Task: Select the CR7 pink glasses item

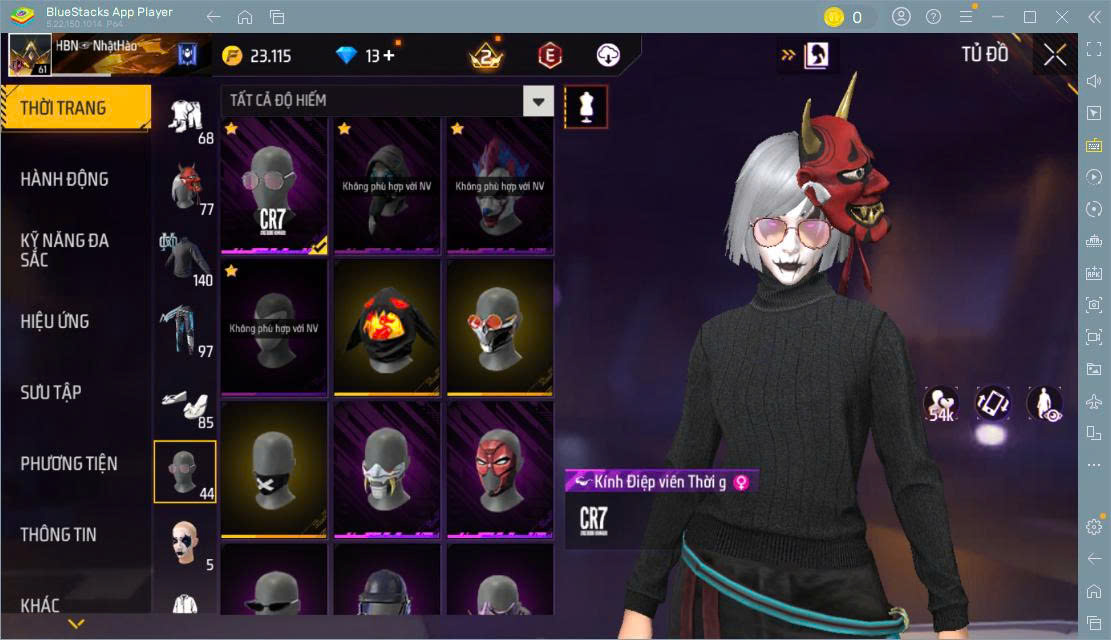Action: (x=274, y=184)
